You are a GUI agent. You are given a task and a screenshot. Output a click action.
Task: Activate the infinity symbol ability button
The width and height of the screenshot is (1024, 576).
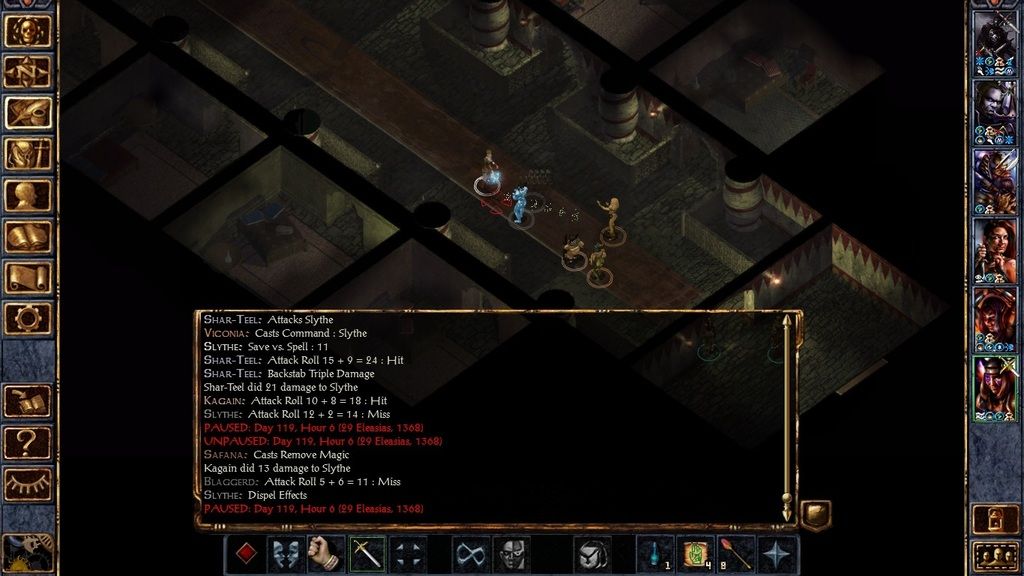coord(471,554)
